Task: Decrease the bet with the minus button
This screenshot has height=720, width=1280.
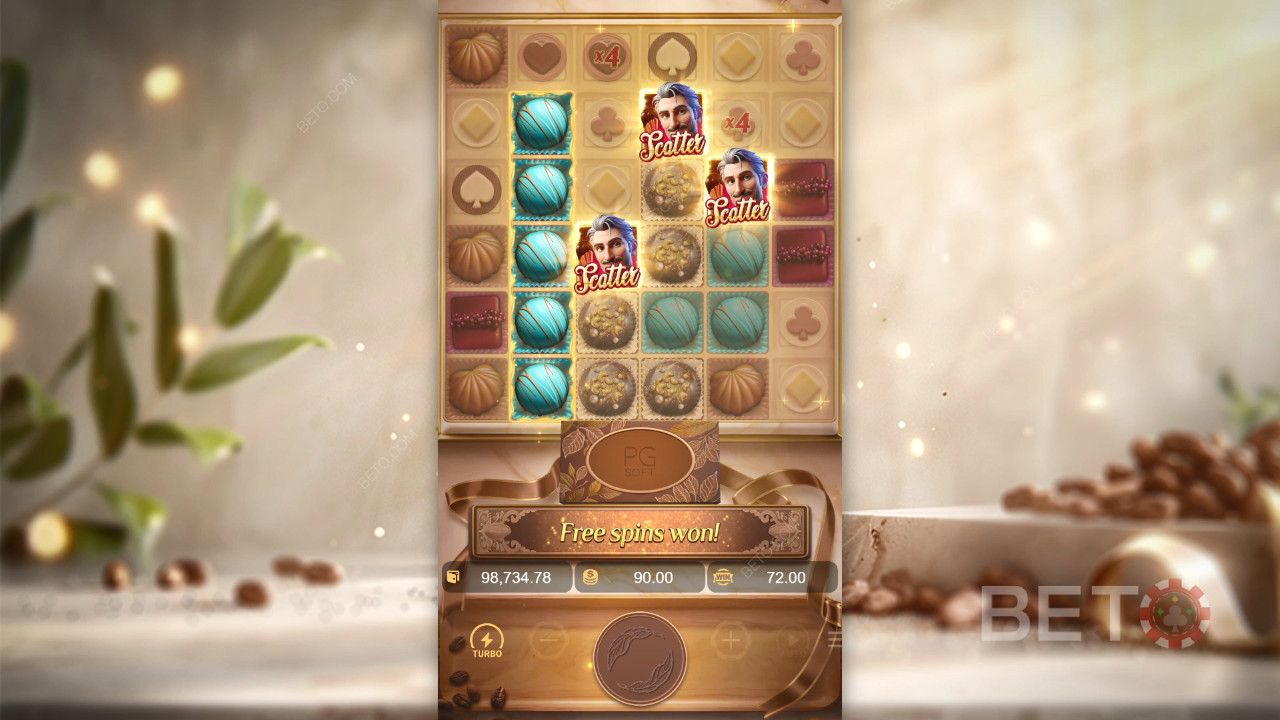Action: tap(548, 640)
